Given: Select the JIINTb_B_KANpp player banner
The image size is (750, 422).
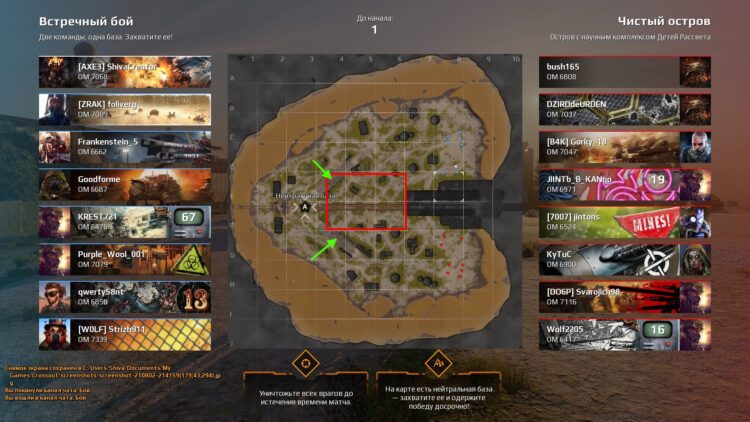Looking at the screenshot, I should point(624,184).
